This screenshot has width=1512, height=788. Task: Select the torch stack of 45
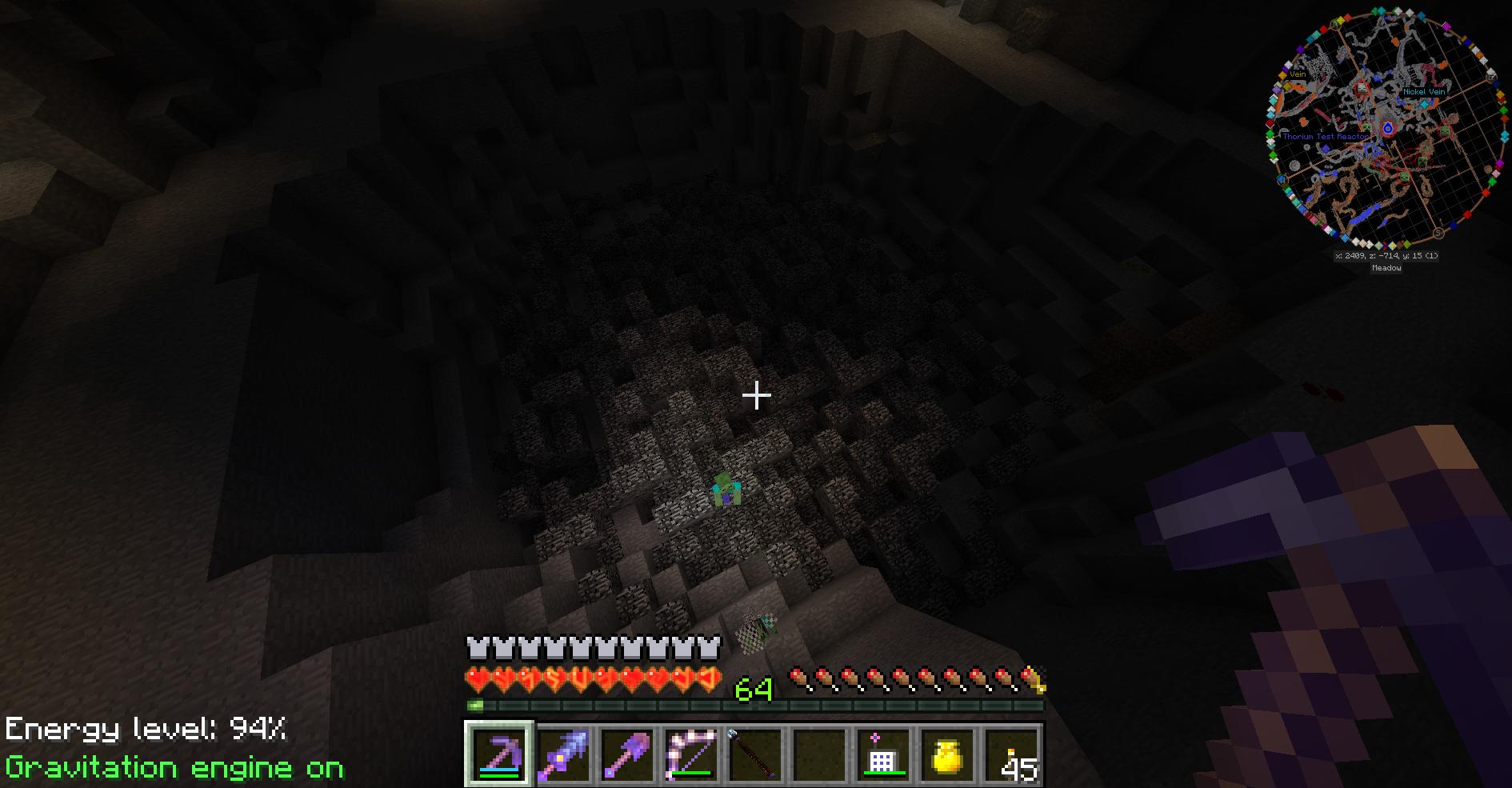pyautogui.click(x=1012, y=754)
